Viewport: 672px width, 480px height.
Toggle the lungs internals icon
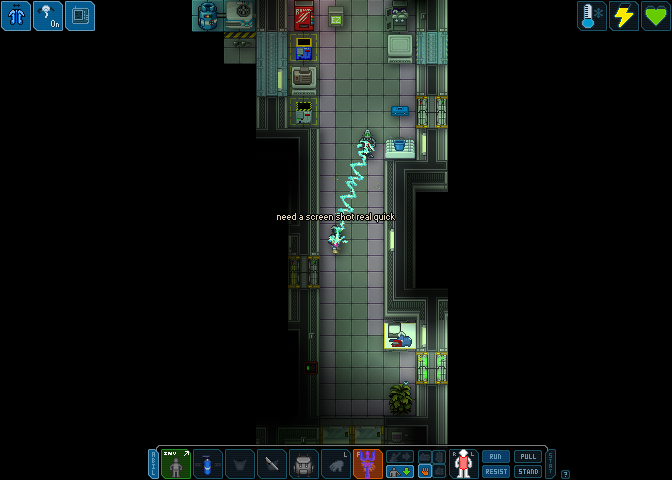coord(16,16)
